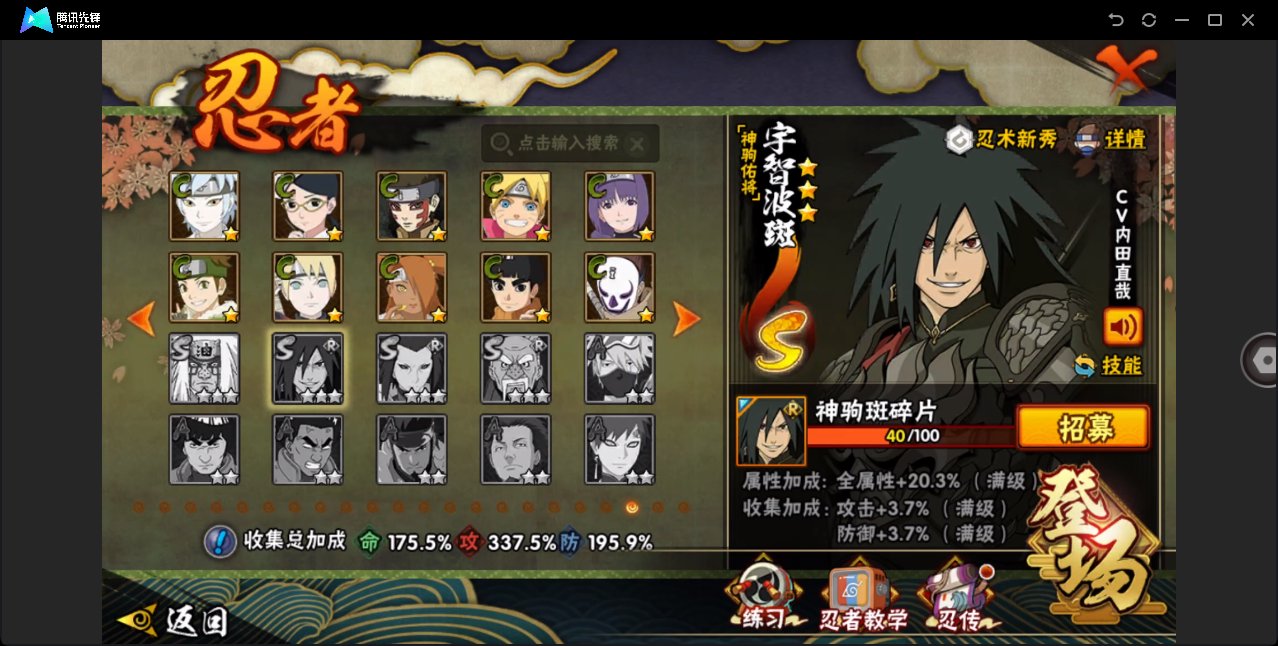Switch to 技能 skills view

click(1108, 365)
